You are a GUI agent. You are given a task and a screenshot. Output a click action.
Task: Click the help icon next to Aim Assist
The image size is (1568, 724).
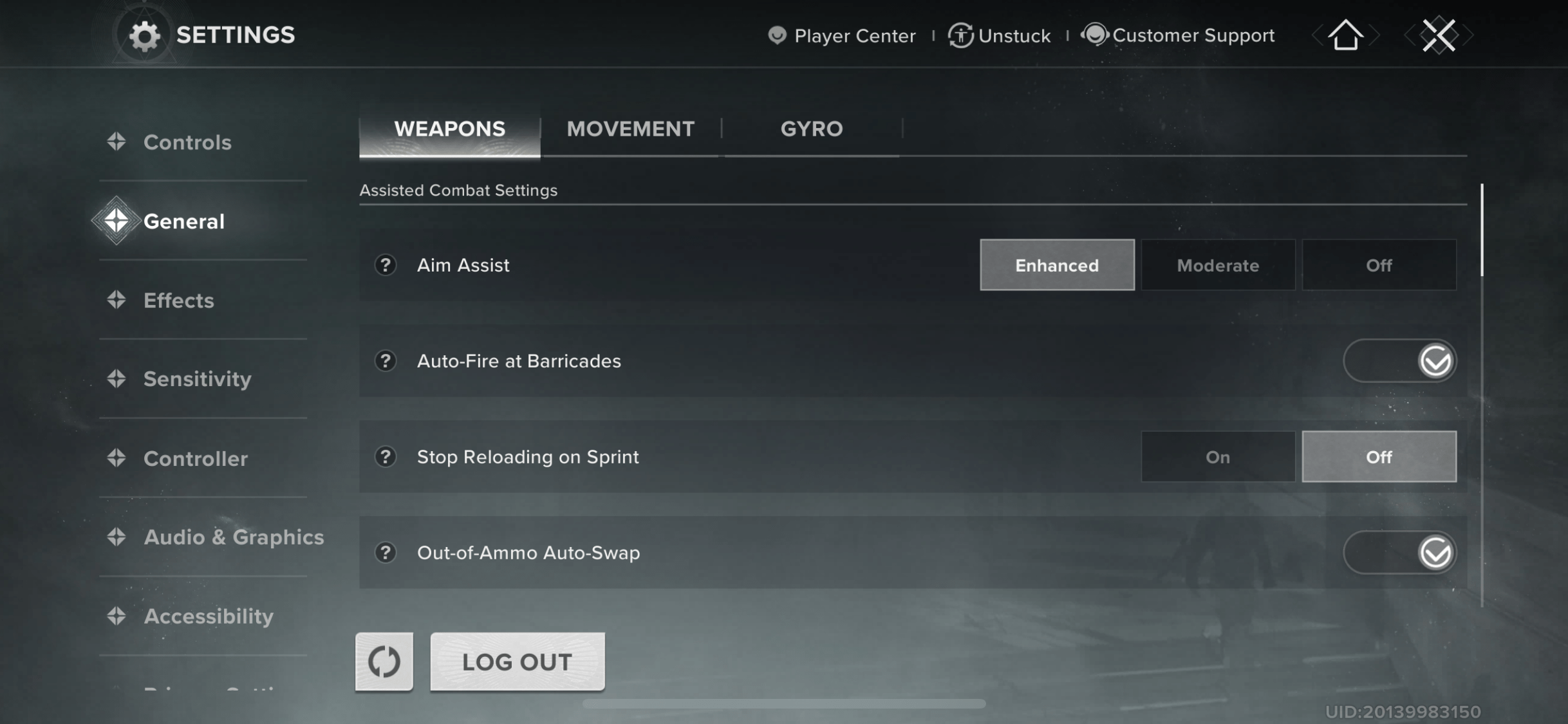[384, 265]
